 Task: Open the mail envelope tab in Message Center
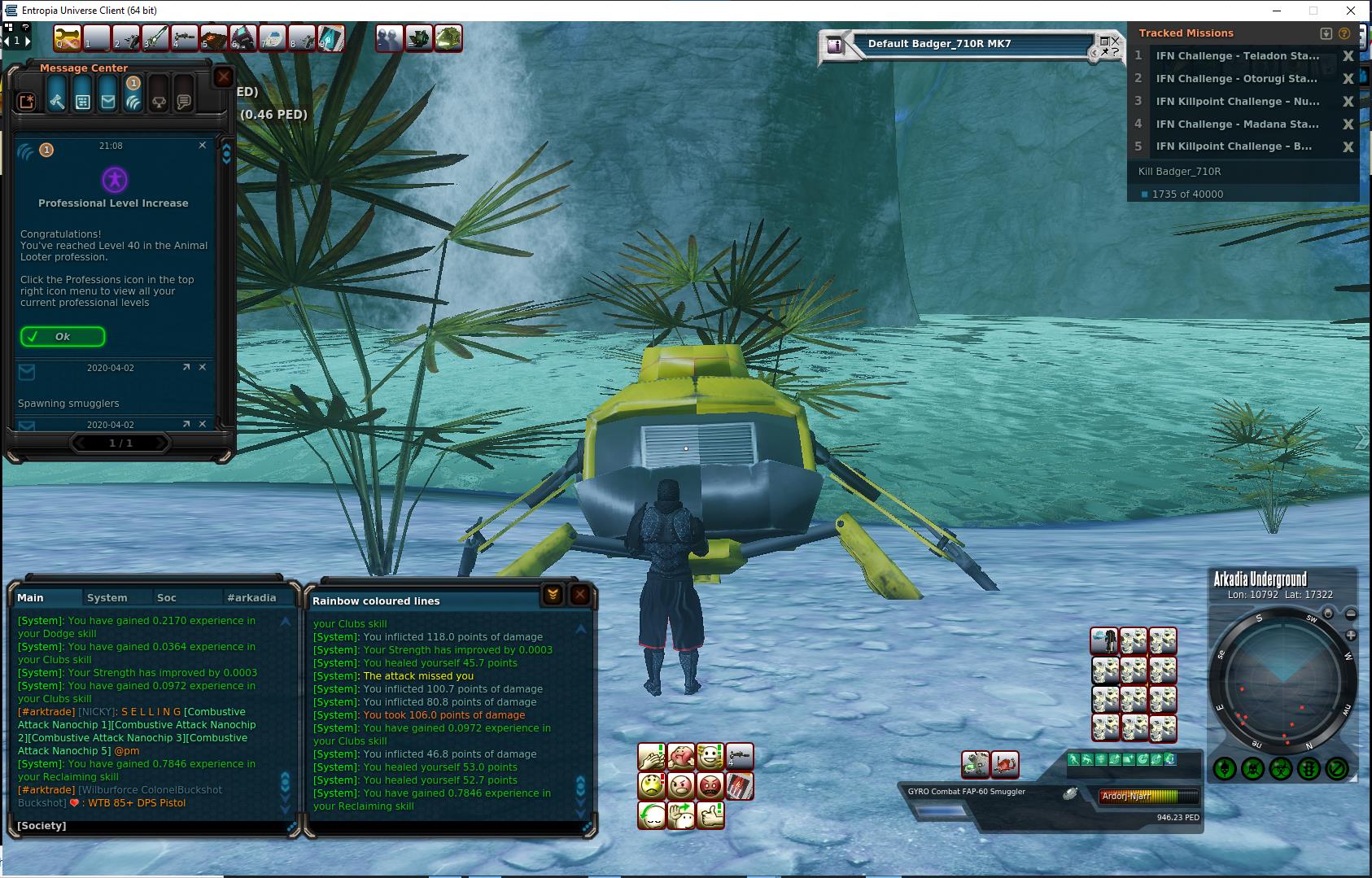point(107,101)
